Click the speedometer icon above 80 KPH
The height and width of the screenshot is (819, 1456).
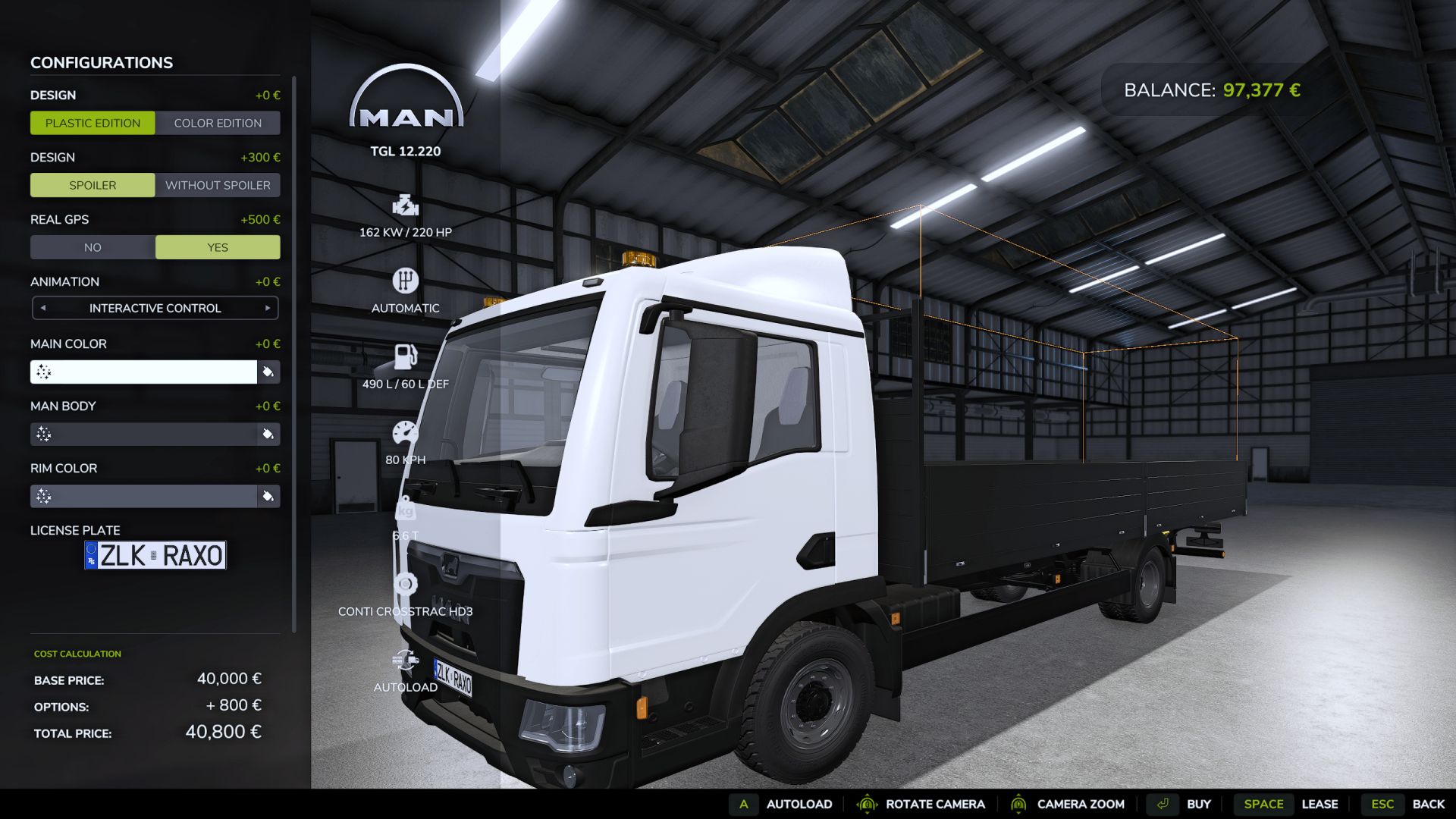[x=406, y=431]
